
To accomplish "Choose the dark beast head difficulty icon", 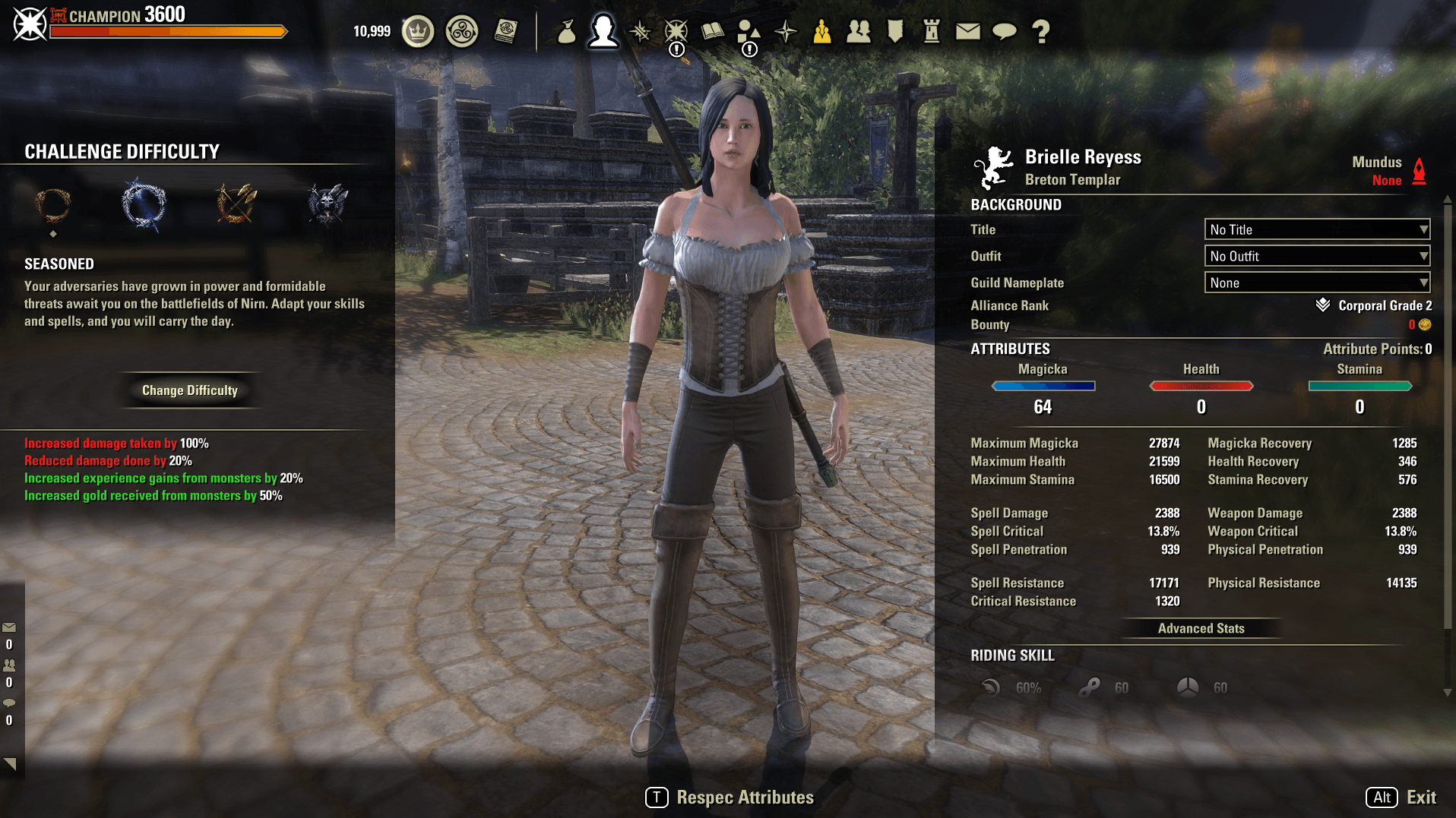I will tap(328, 204).
